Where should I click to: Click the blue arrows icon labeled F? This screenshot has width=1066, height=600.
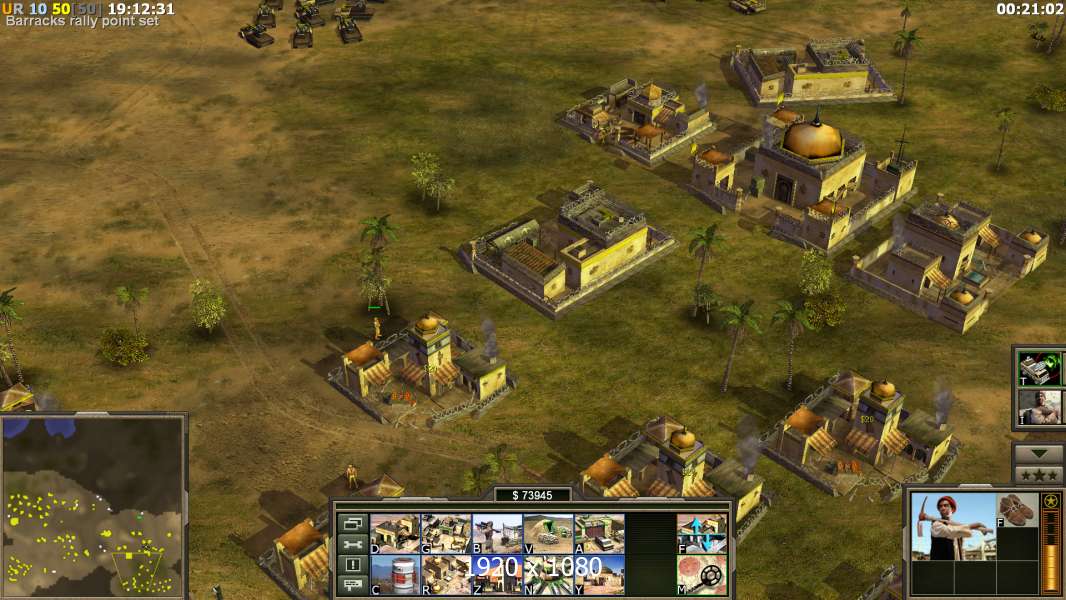tap(702, 533)
